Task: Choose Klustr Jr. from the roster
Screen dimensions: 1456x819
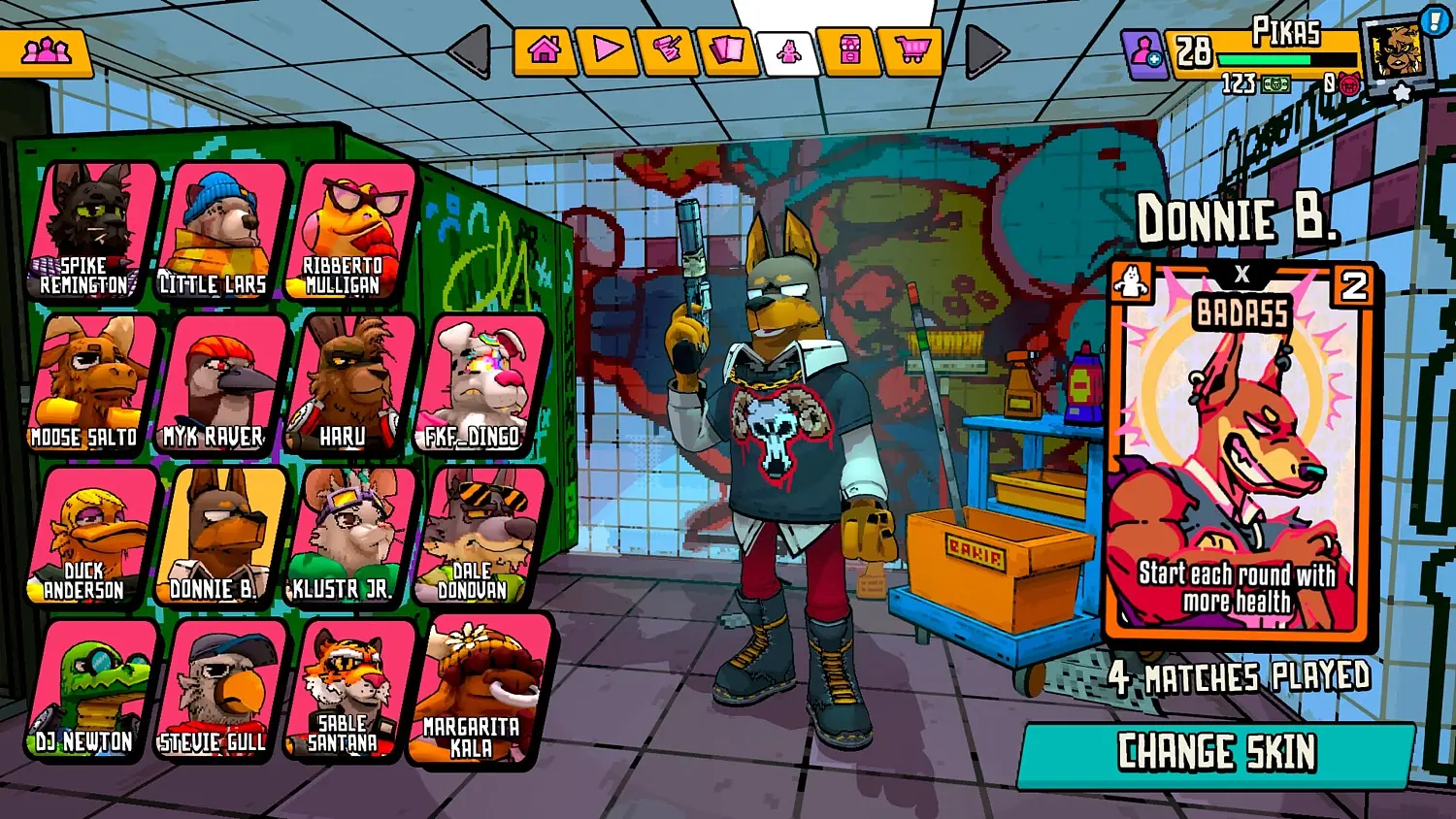Action: (349, 537)
